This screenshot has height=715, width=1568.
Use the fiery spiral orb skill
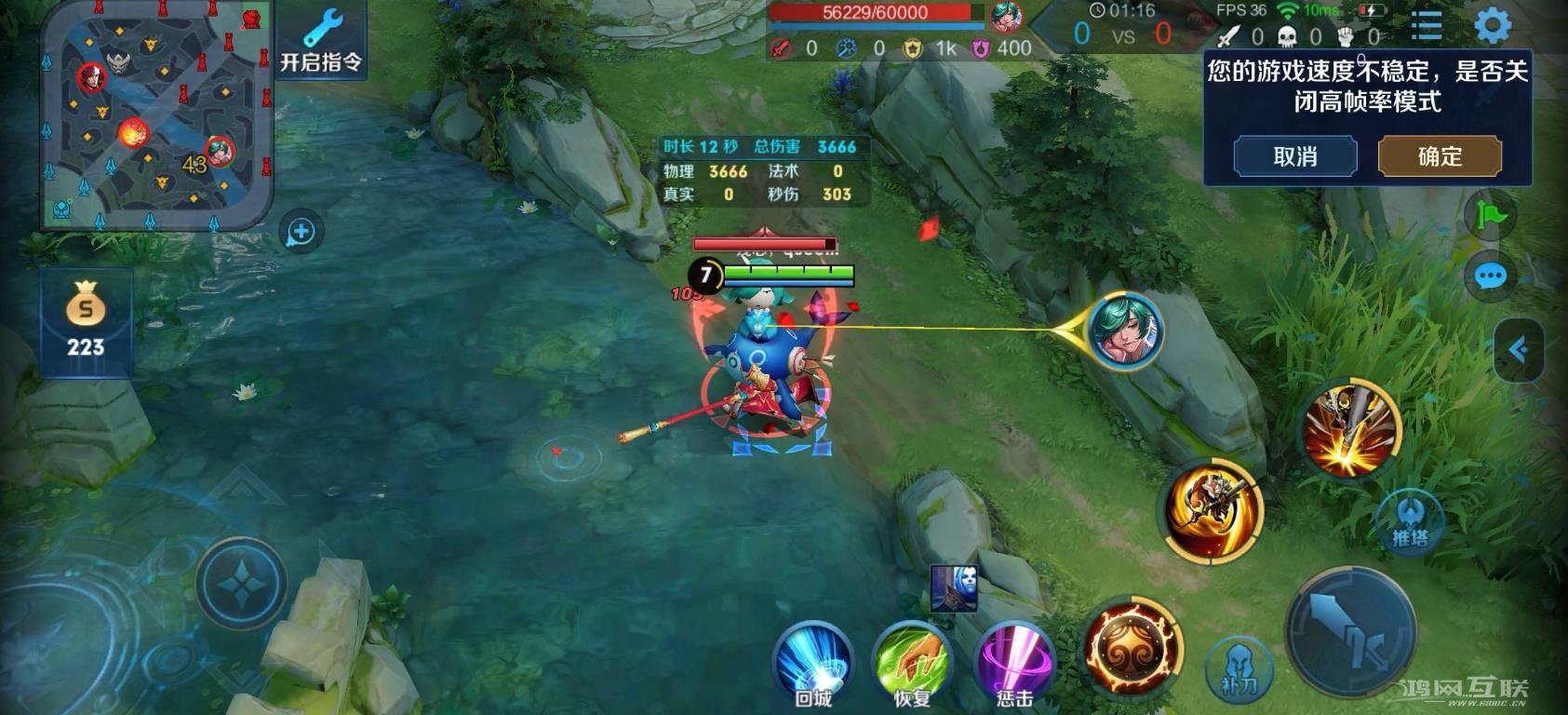1133,649
